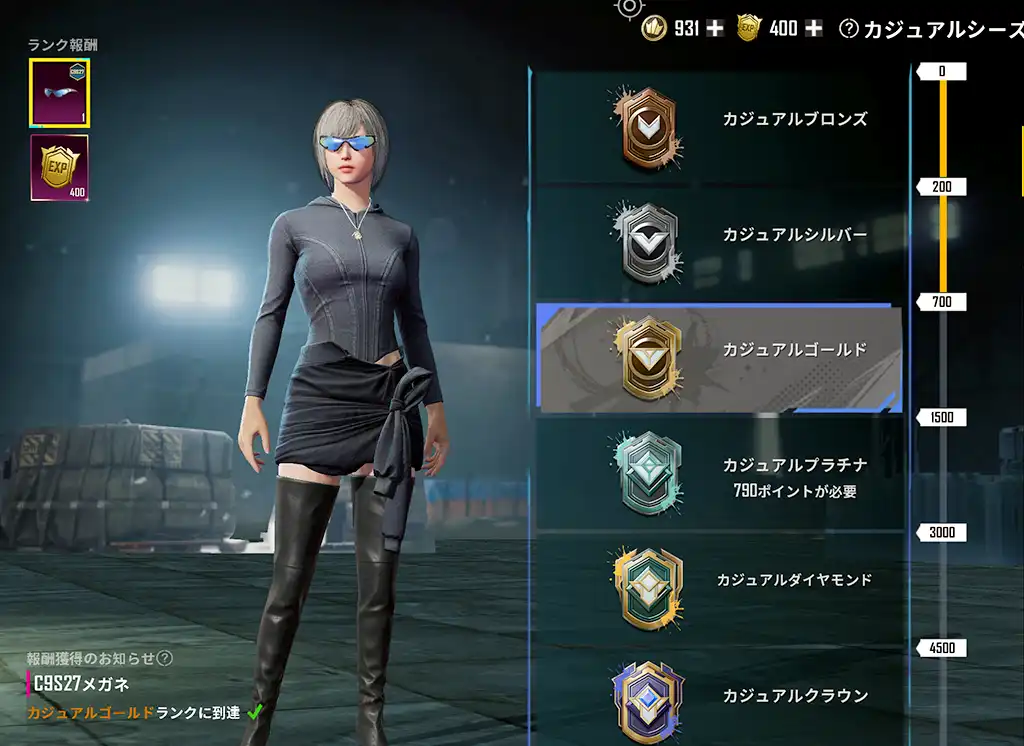The width and height of the screenshot is (1024, 746).
Task: Open the カジュアルシーズン help question mark
Action: pyautogui.click(x=849, y=29)
